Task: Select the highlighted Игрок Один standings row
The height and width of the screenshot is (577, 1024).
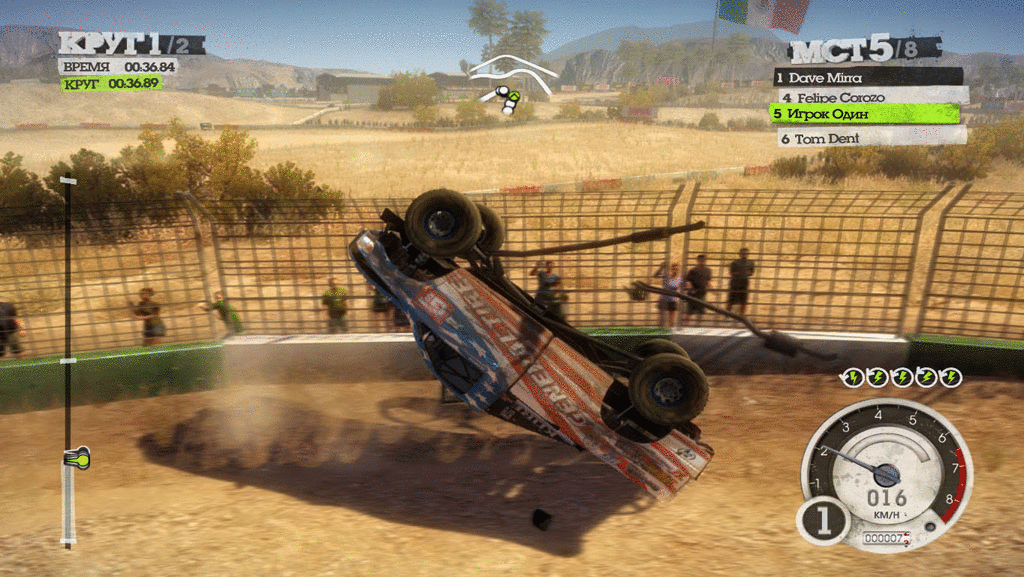Action: click(x=865, y=114)
